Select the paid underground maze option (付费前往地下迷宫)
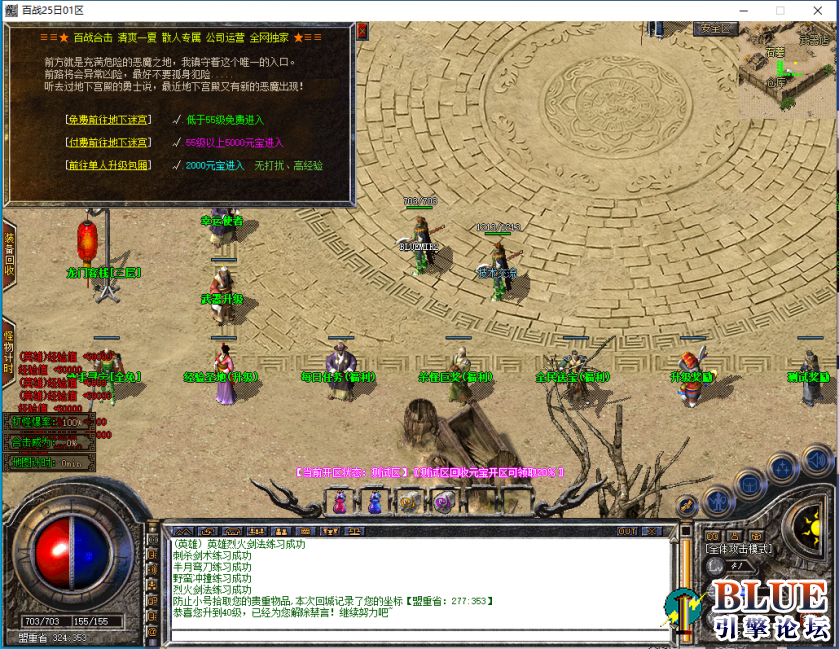Image resolution: width=839 pixels, height=649 pixels. click(x=108, y=142)
